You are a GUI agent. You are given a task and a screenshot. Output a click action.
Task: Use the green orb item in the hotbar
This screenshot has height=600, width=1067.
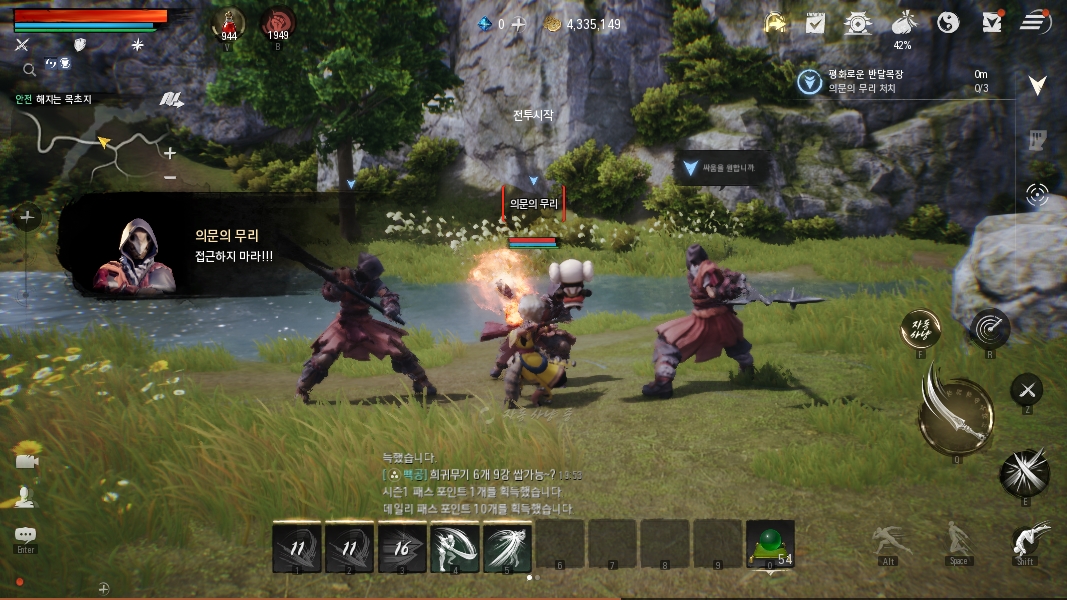769,545
